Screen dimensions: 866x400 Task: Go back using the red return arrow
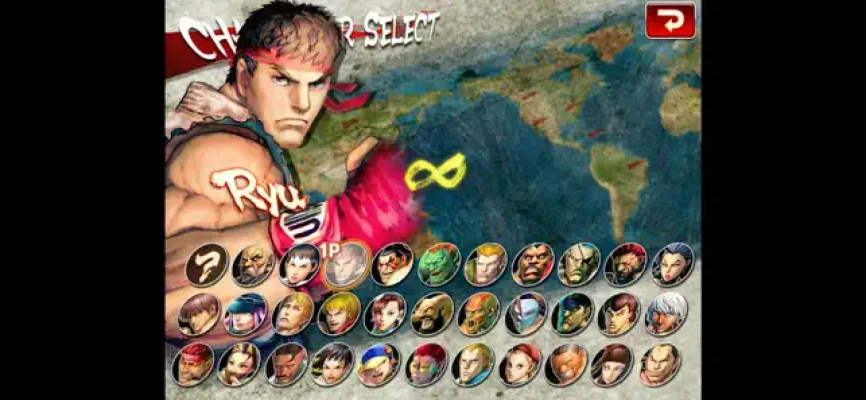(x=669, y=20)
